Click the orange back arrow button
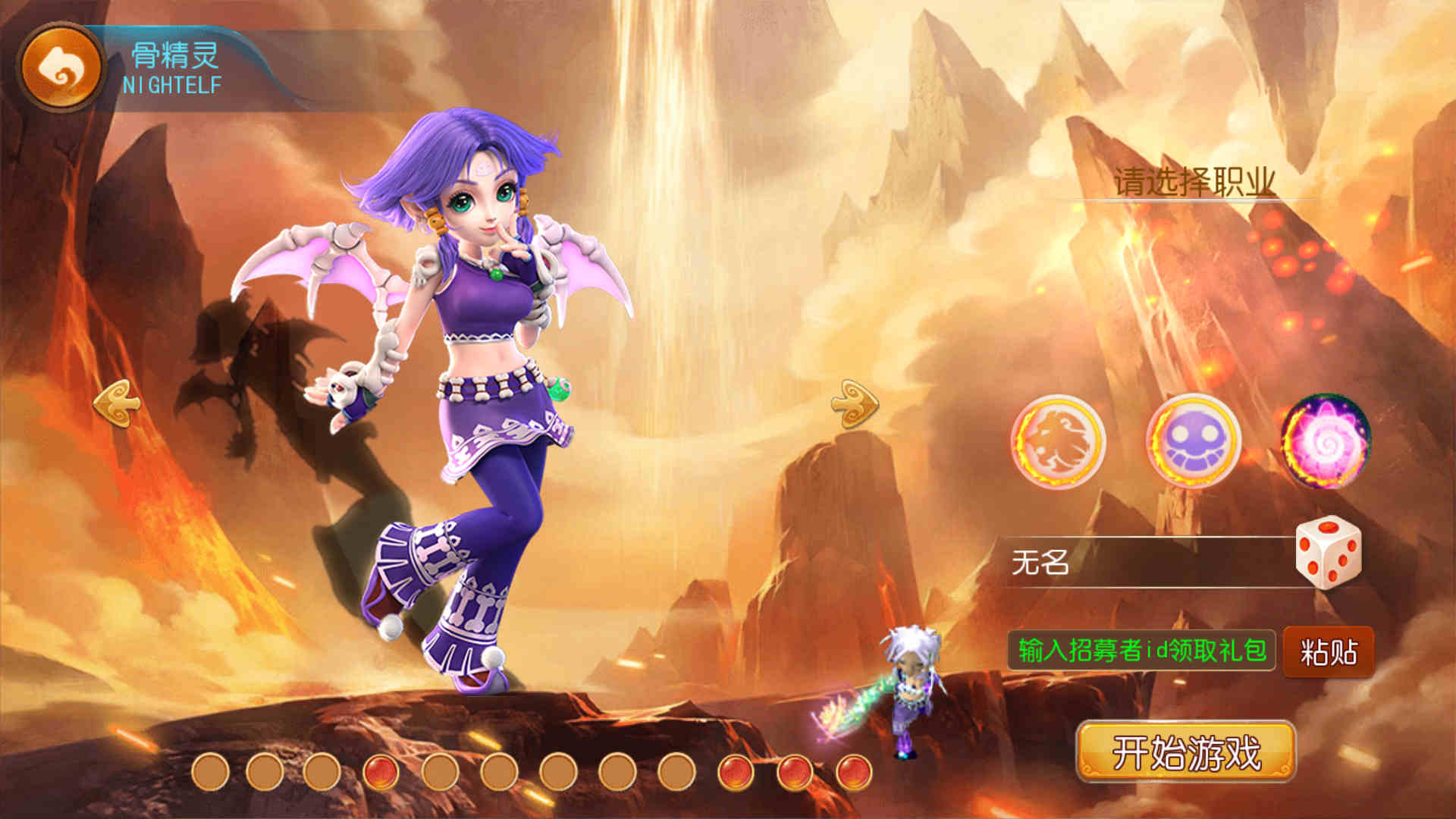Screen dimensions: 1456x819 (61, 67)
